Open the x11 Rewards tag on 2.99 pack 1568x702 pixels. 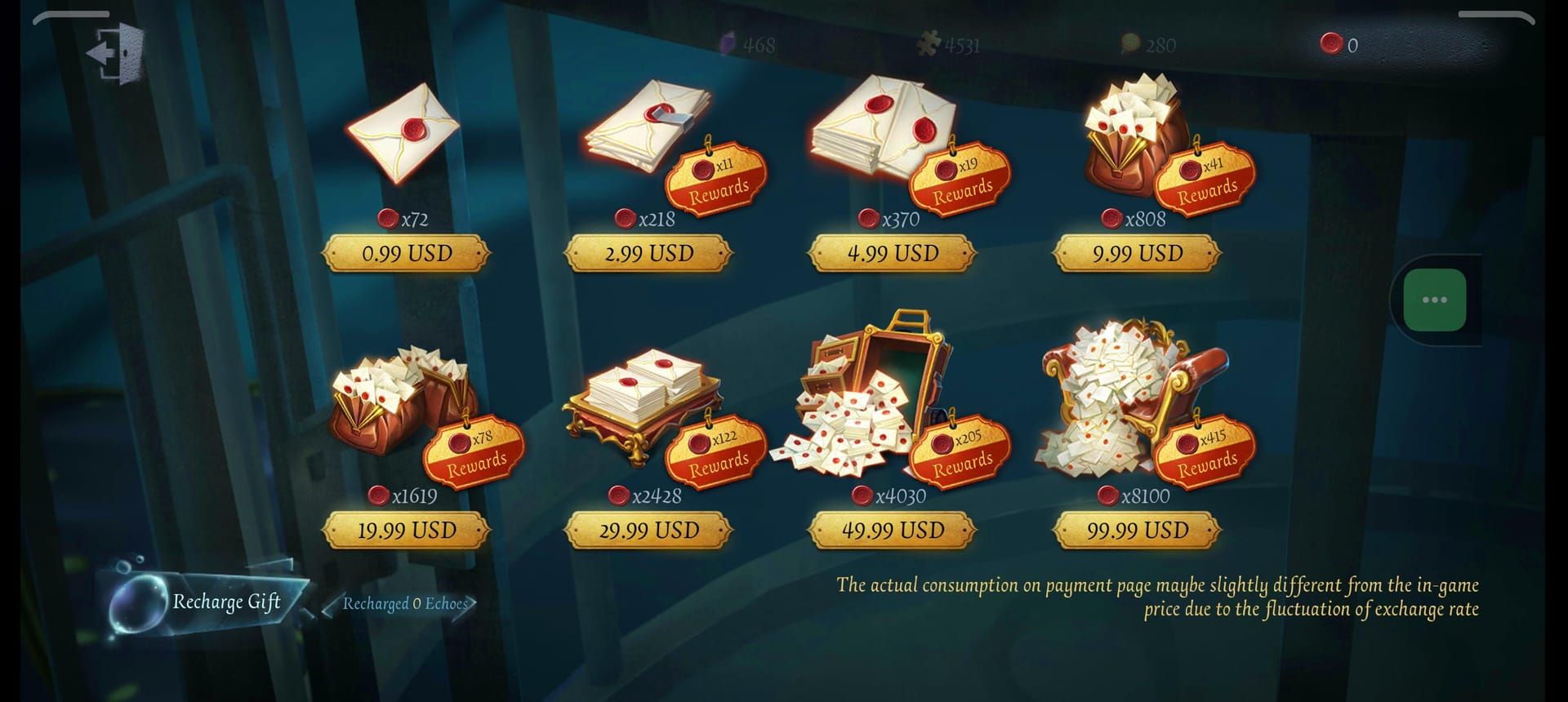click(716, 178)
